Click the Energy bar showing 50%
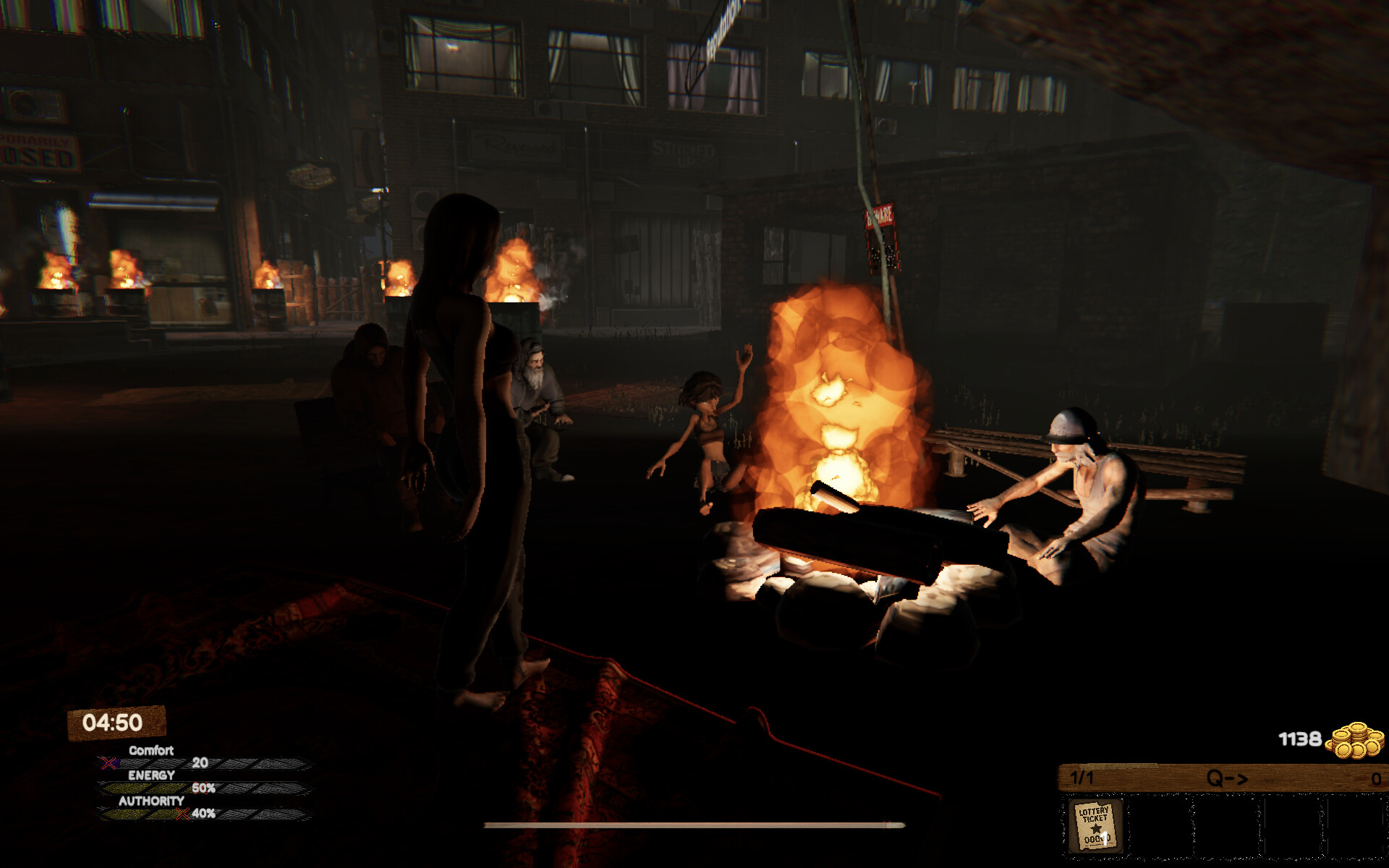Image resolution: width=1389 pixels, height=868 pixels. pos(203,787)
